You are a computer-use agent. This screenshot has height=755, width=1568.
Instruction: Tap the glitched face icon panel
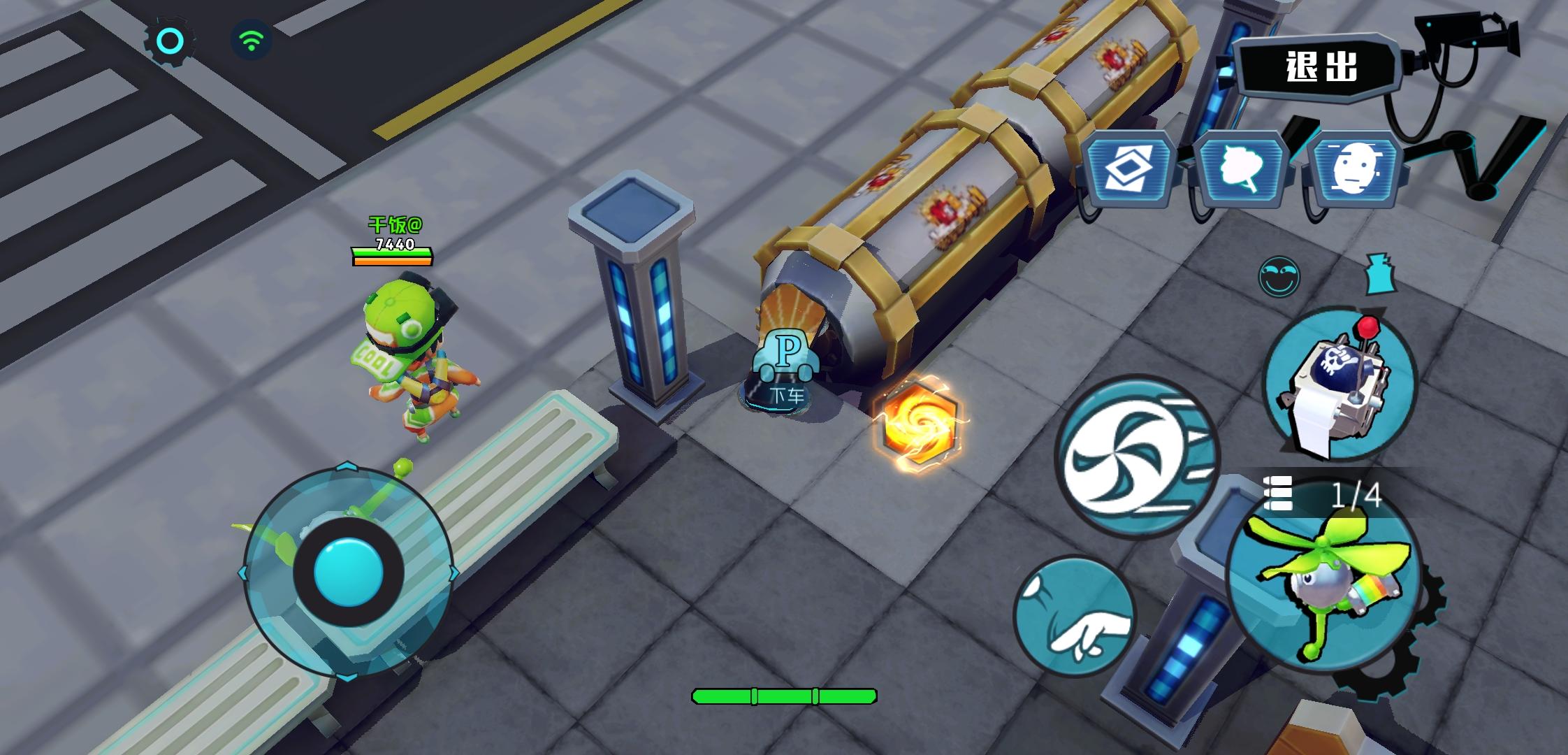1353,168
